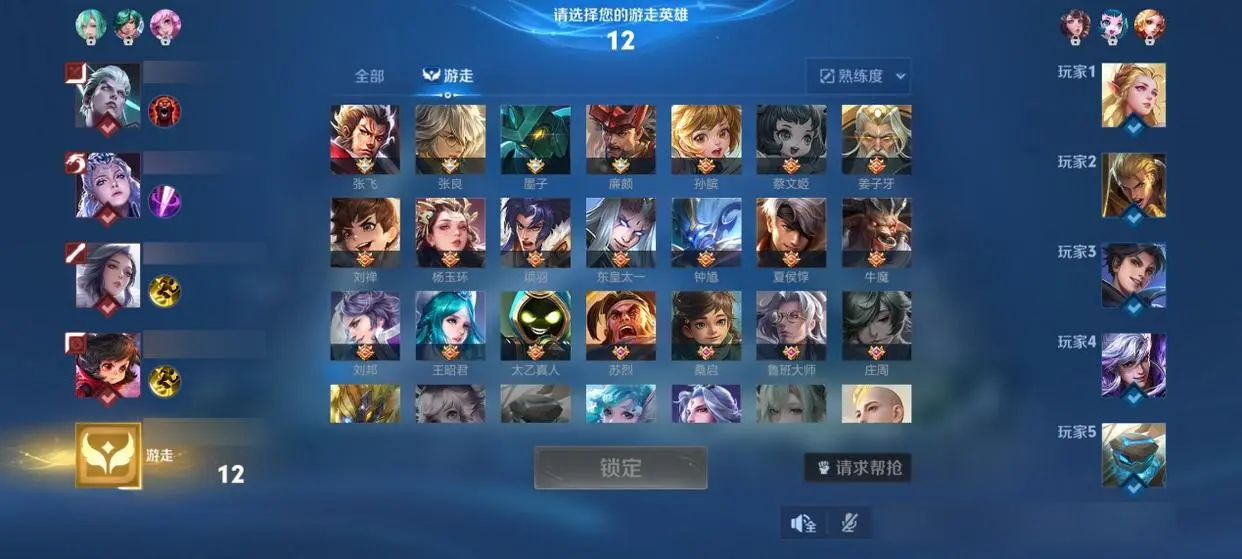Viewport: 1242px width, 559px height.
Task: Pick hero 张良 portrait
Action: tap(450, 140)
